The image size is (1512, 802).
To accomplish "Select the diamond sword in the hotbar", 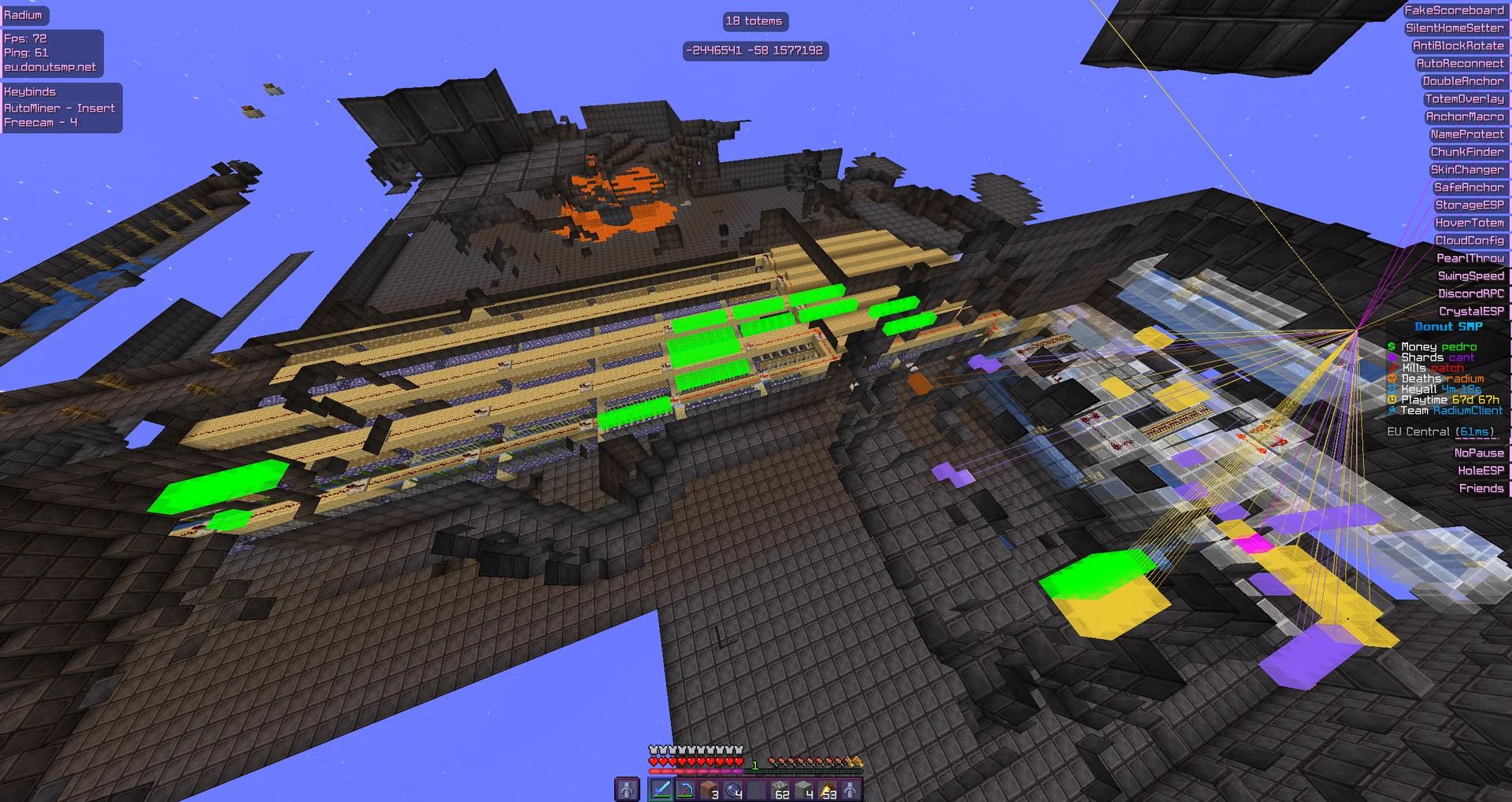I will (662, 789).
